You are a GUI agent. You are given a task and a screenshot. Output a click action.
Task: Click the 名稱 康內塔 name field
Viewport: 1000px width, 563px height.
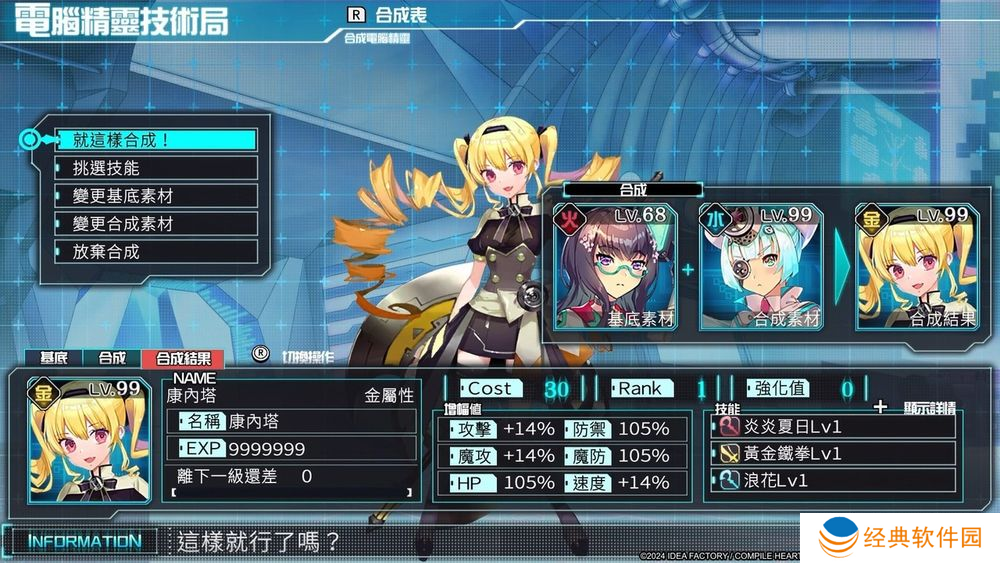tap(292, 422)
